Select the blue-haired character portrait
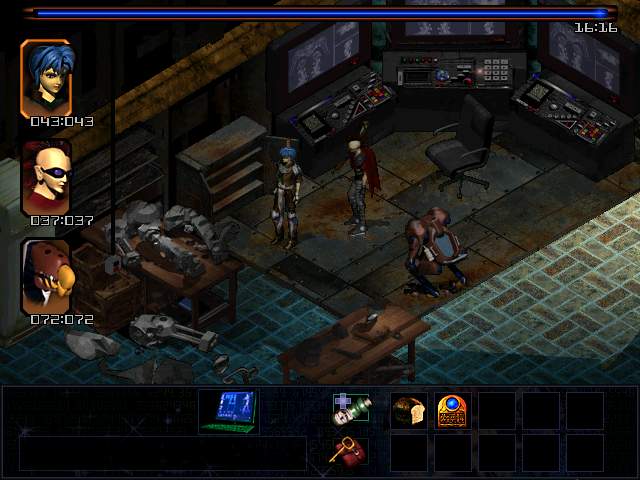The width and height of the screenshot is (640, 480). pyautogui.click(x=46, y=78)
